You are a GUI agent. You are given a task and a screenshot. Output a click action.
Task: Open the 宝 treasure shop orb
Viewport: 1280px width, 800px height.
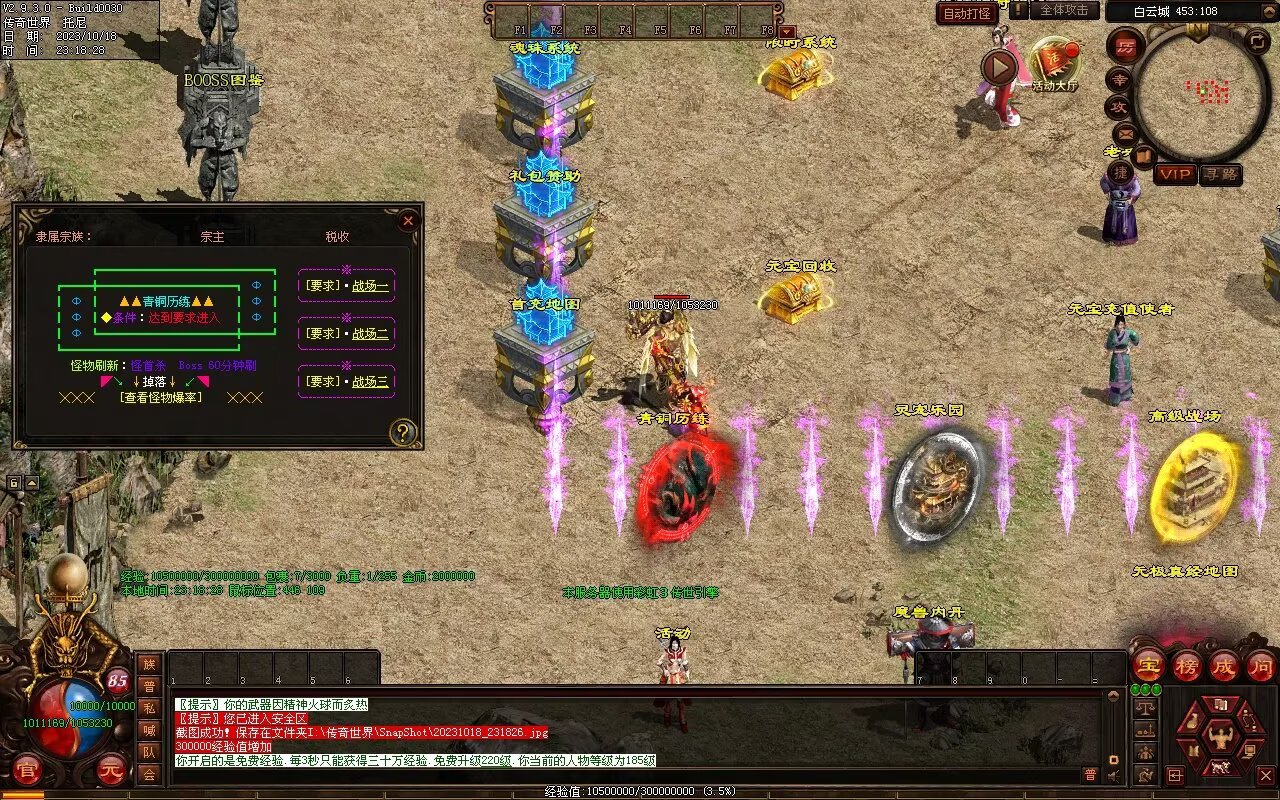(x=1149, y=665)
